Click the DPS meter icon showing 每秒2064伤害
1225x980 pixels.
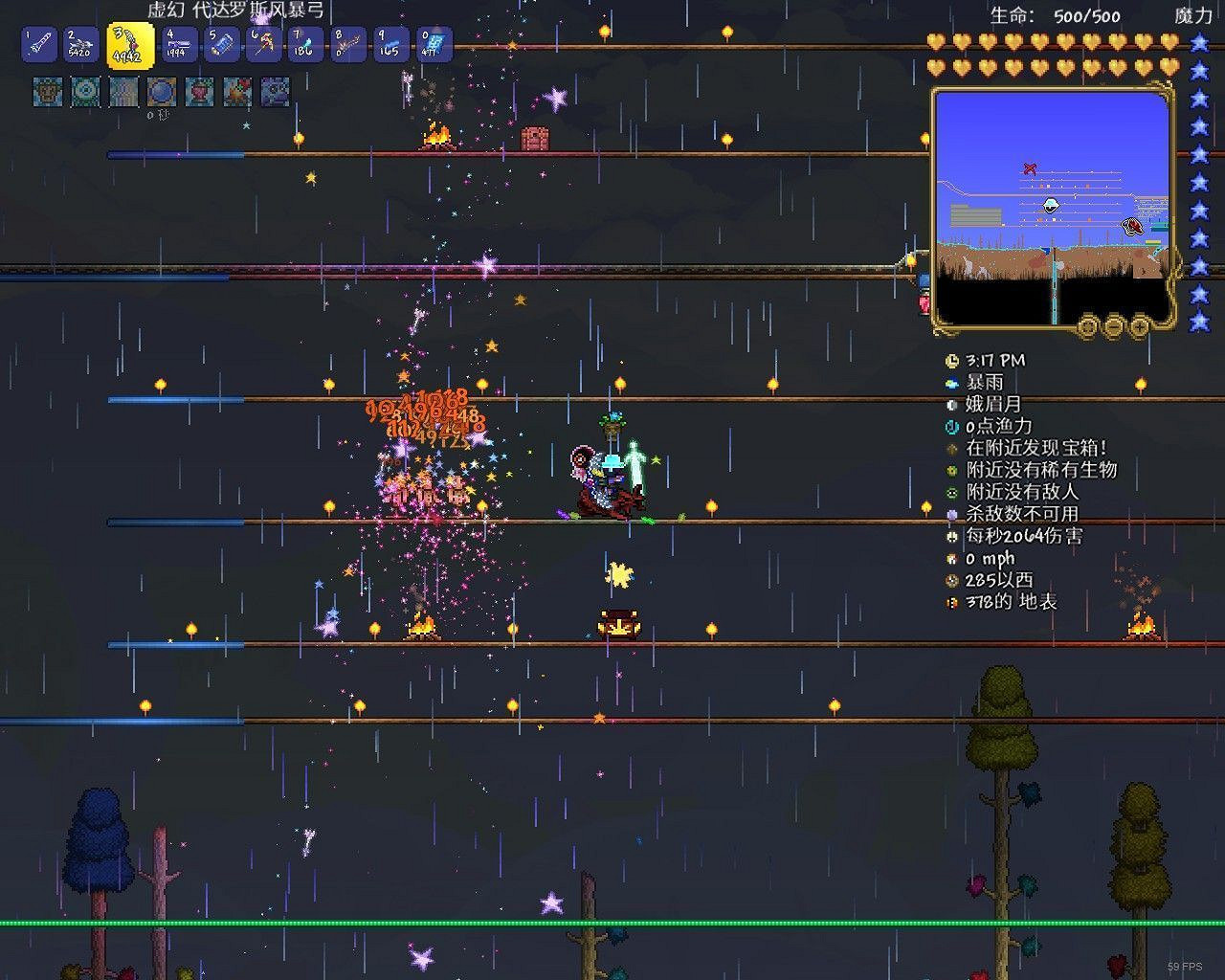tap(950, 537)
